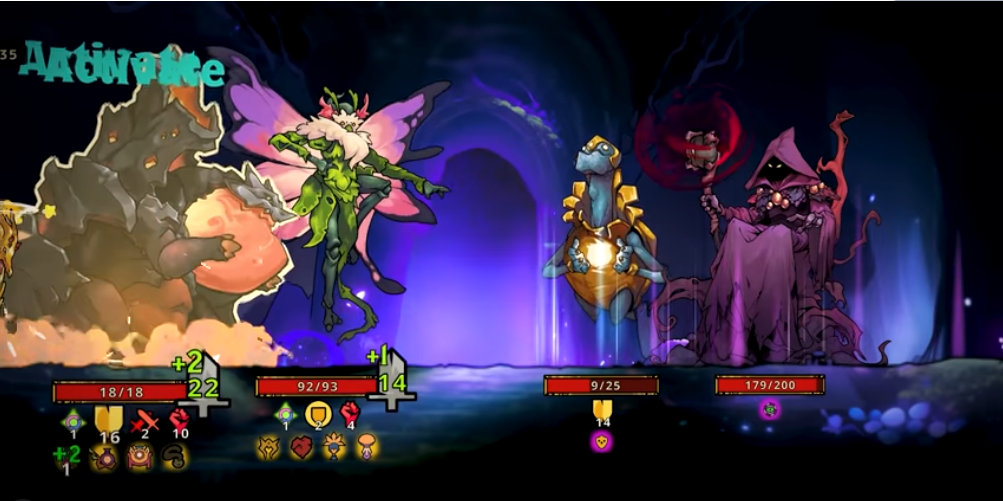View the purple-glowing green eye icon

coord(769,408)
